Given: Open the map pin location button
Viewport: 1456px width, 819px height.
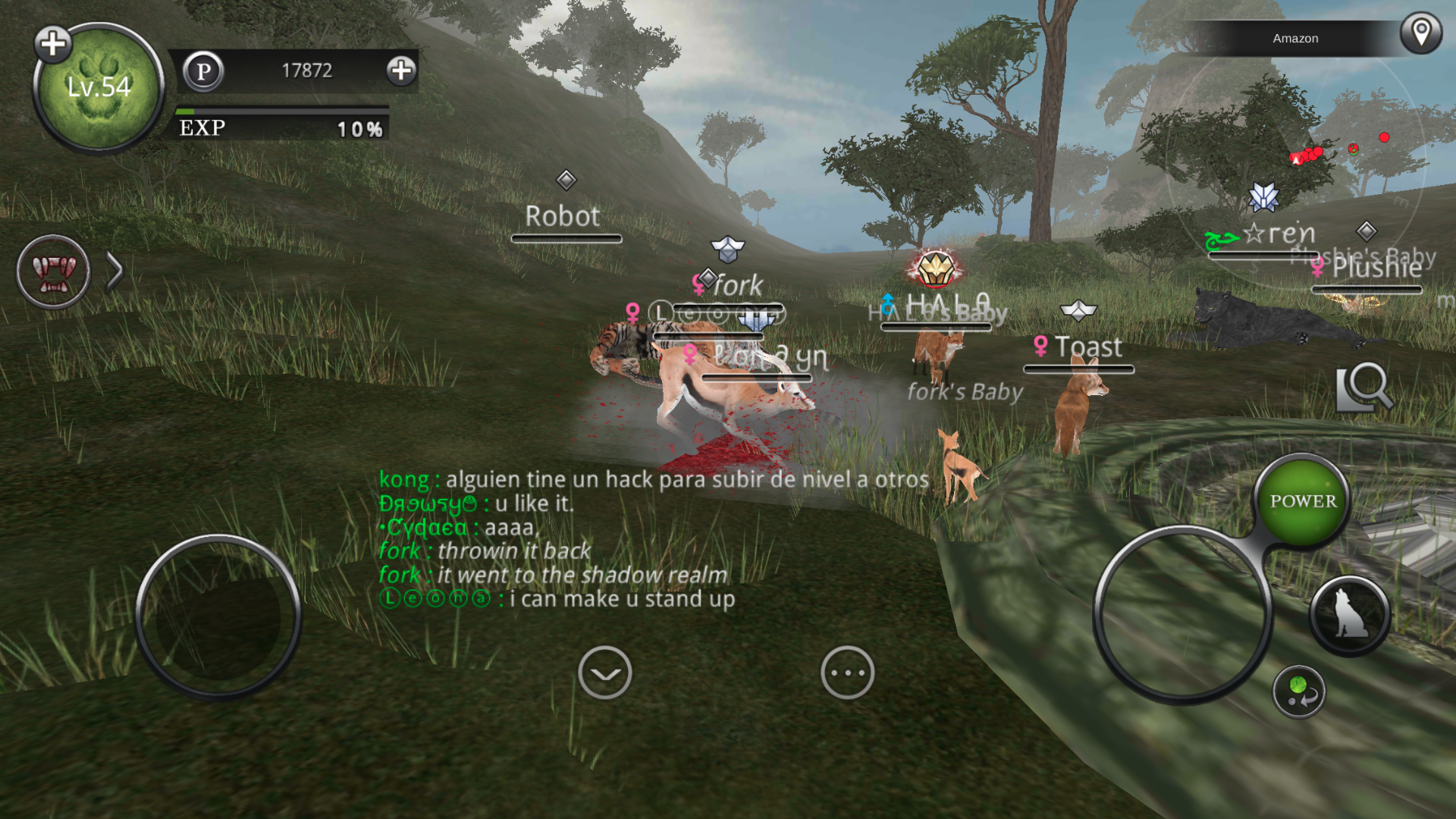Looking at the screenshot, I should (1420, 33).
